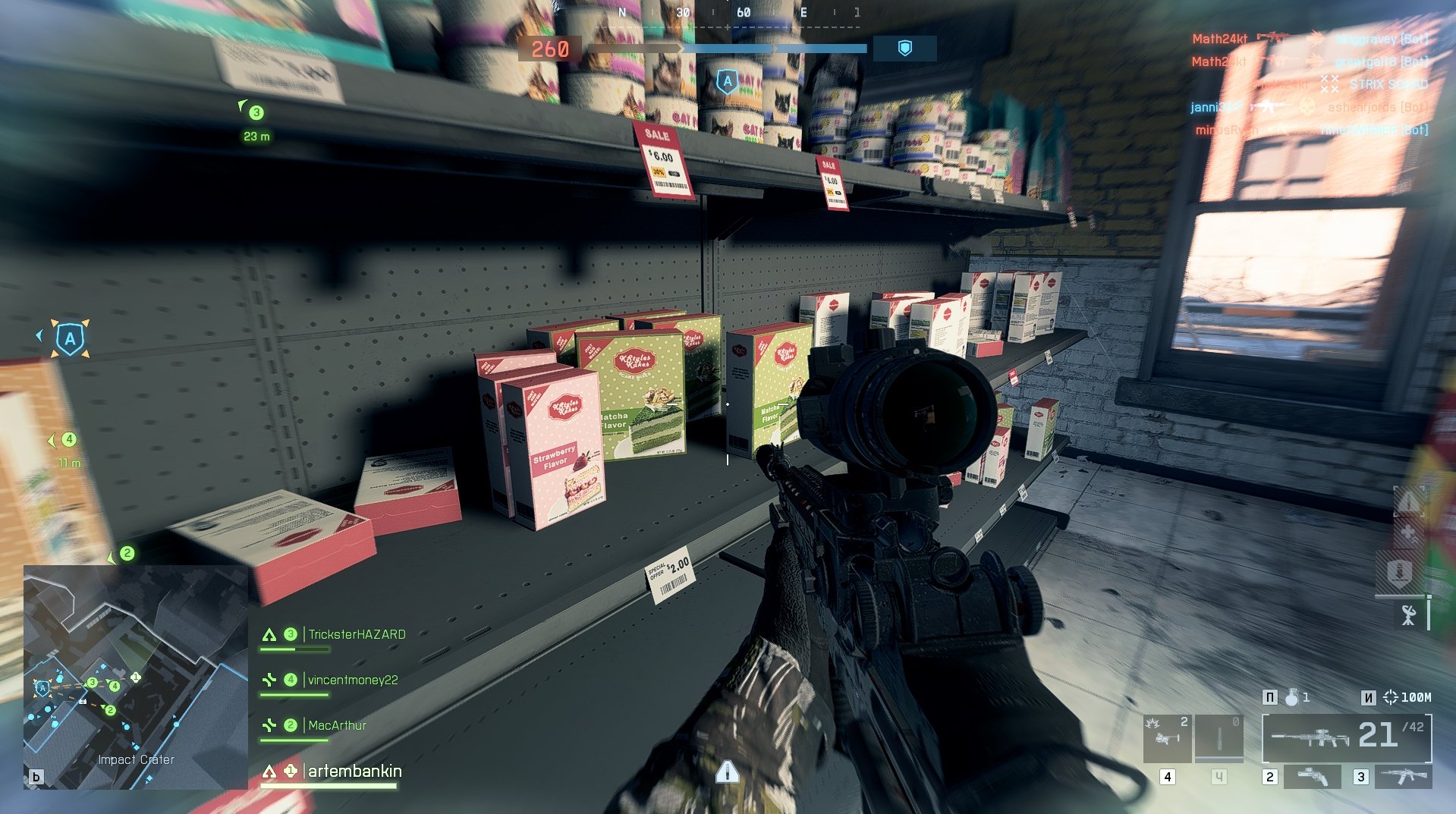Open the Impact Crater minimap
The width and height of the screenshot is (1456, 814).
pos(136,677)
